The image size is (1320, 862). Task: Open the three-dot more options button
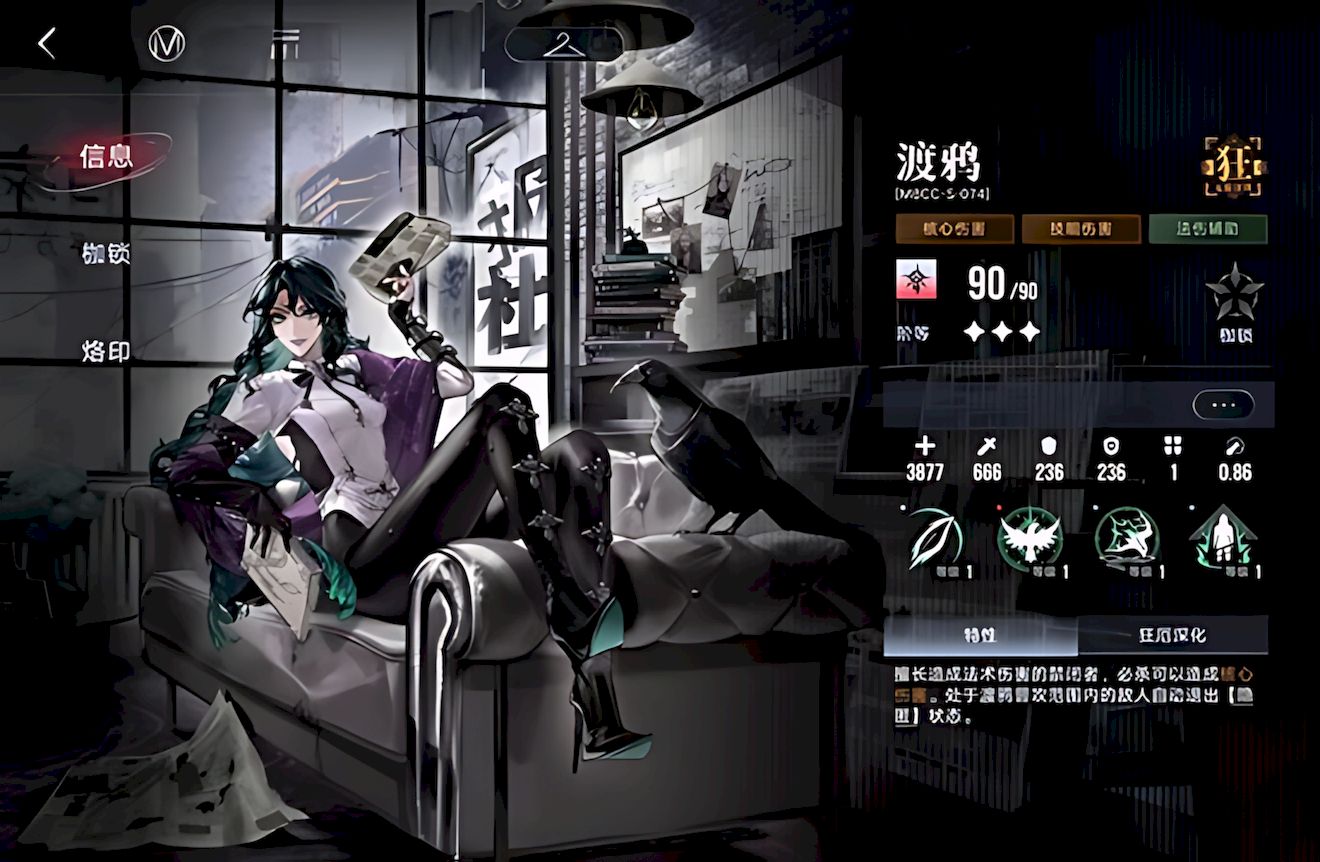1222,405
